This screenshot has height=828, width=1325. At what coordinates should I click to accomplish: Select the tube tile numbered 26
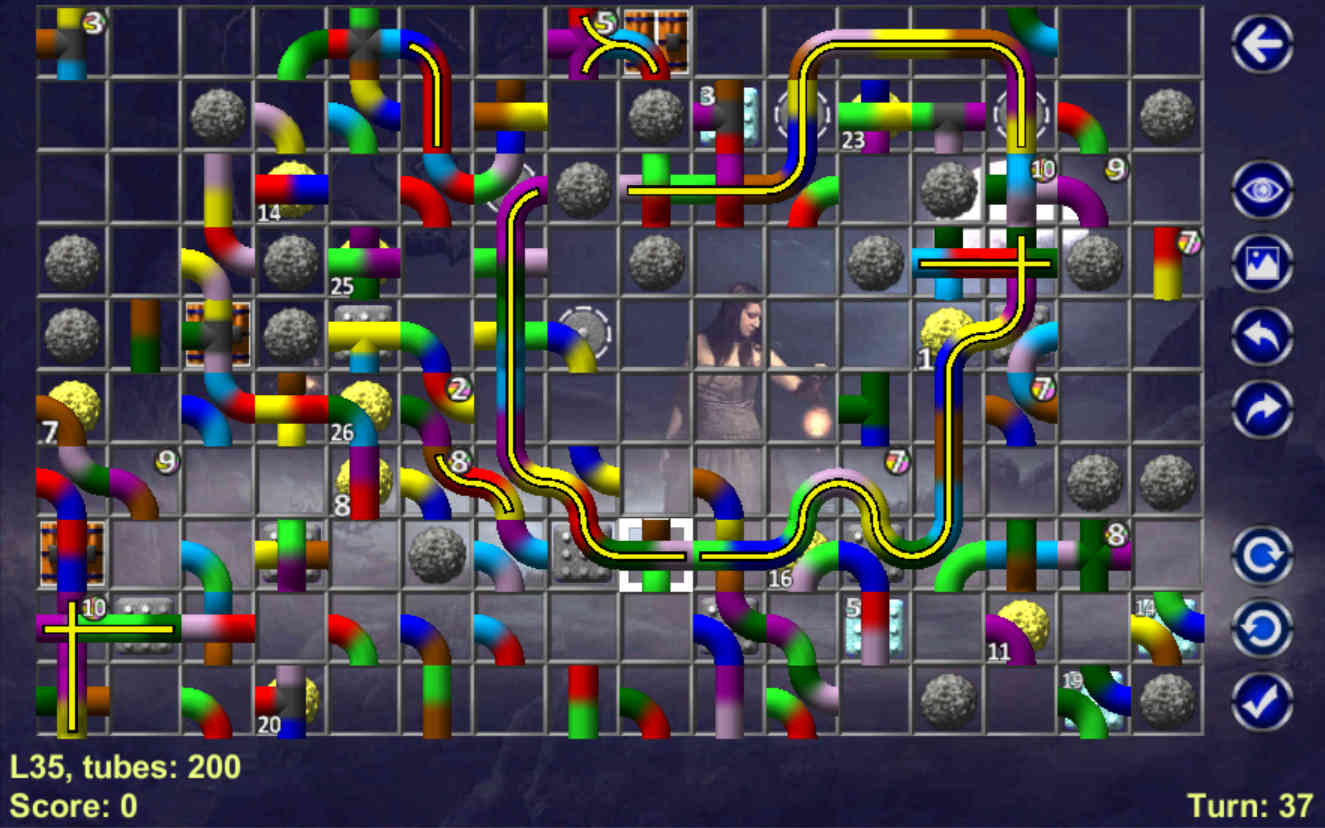(x=364, y=409)
